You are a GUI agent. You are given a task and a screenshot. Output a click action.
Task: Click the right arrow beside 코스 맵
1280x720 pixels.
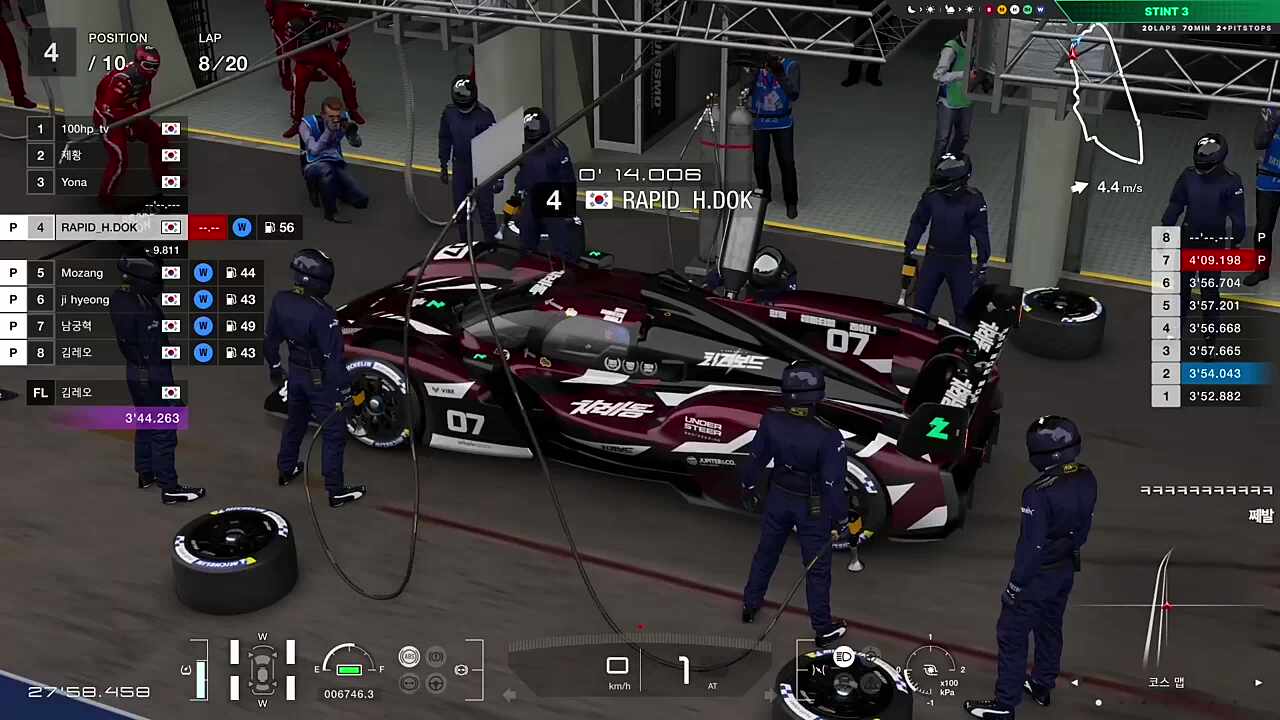pos(1258,683)
